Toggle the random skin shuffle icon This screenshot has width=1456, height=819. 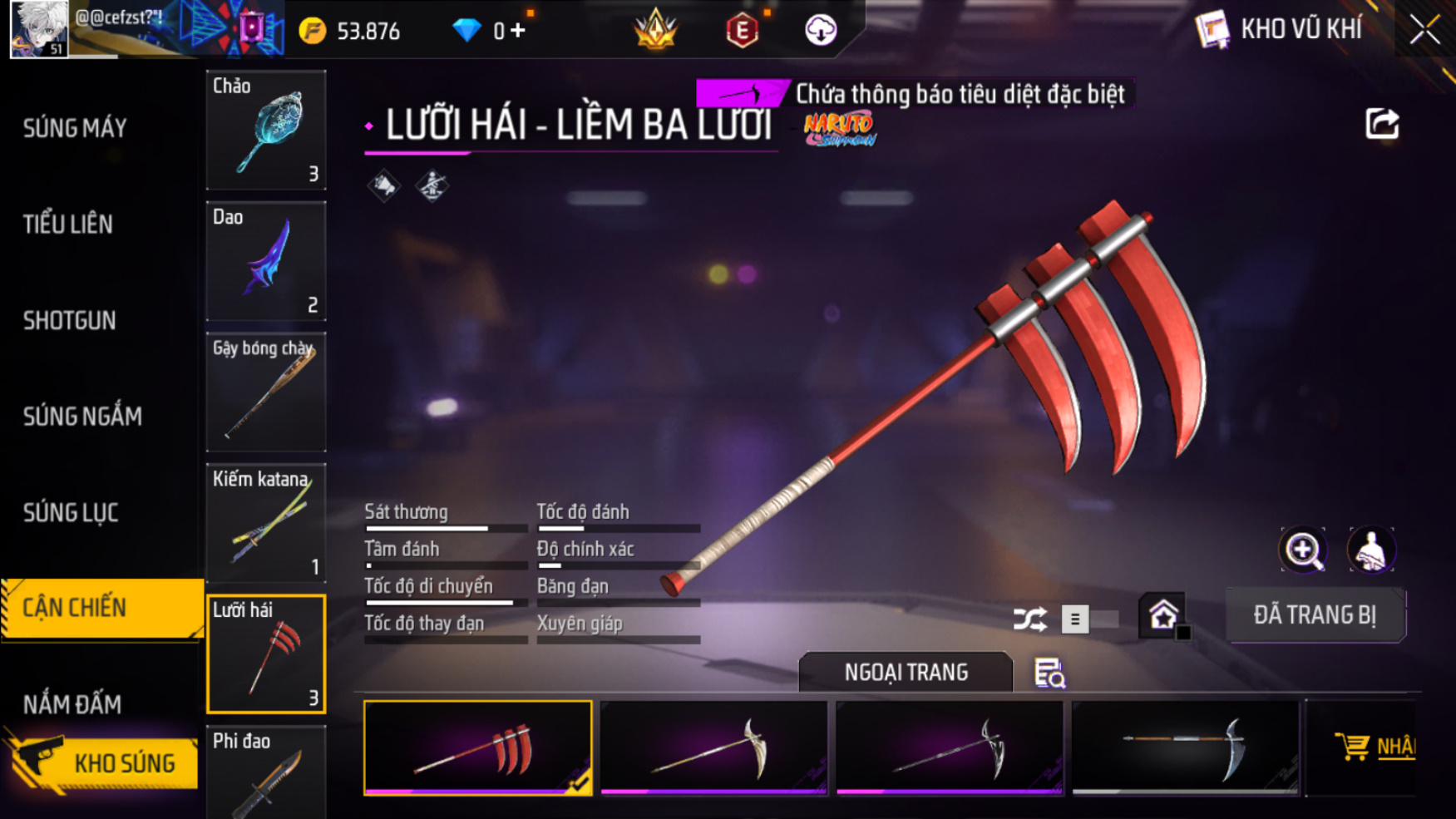tap(1029, 619)
